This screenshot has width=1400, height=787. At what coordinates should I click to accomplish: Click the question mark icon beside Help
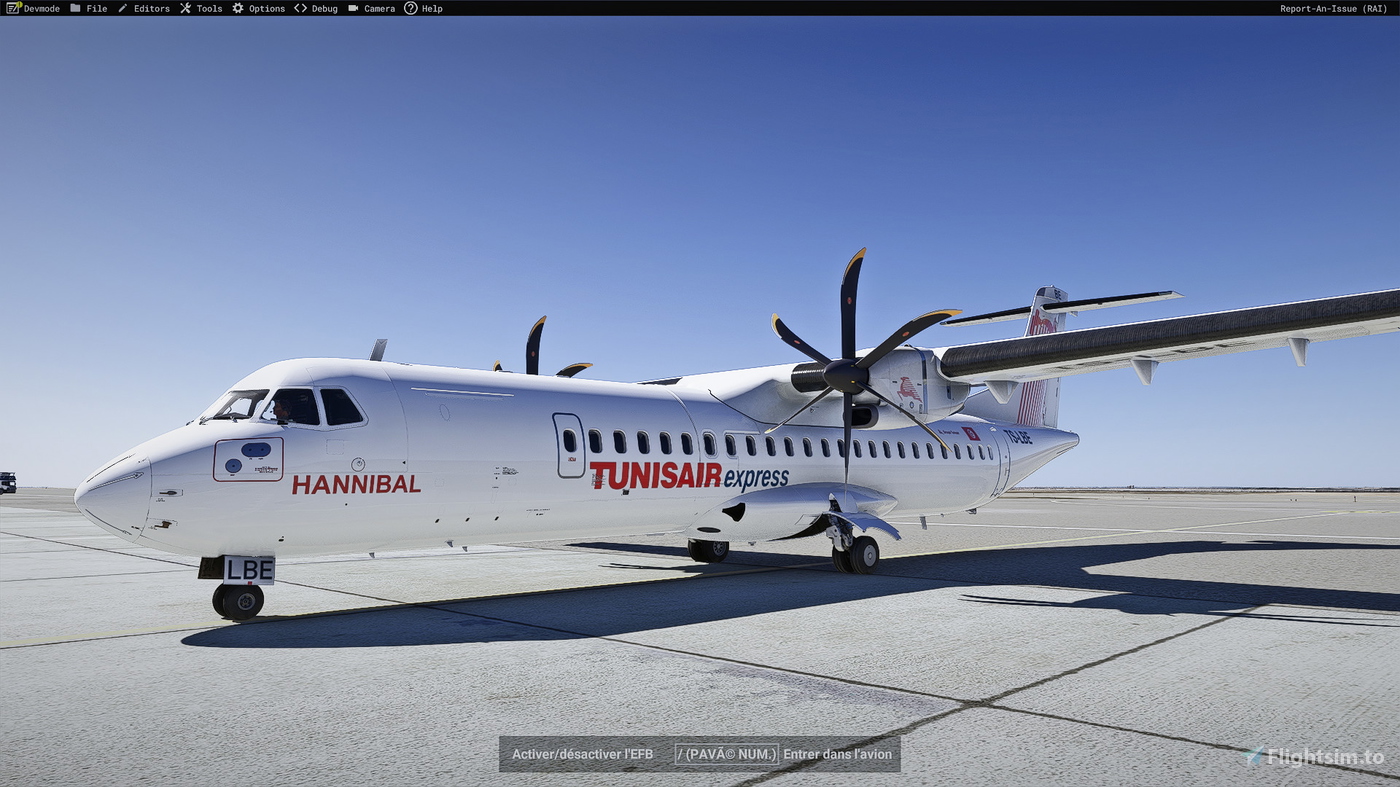click(x=410, y=8)
